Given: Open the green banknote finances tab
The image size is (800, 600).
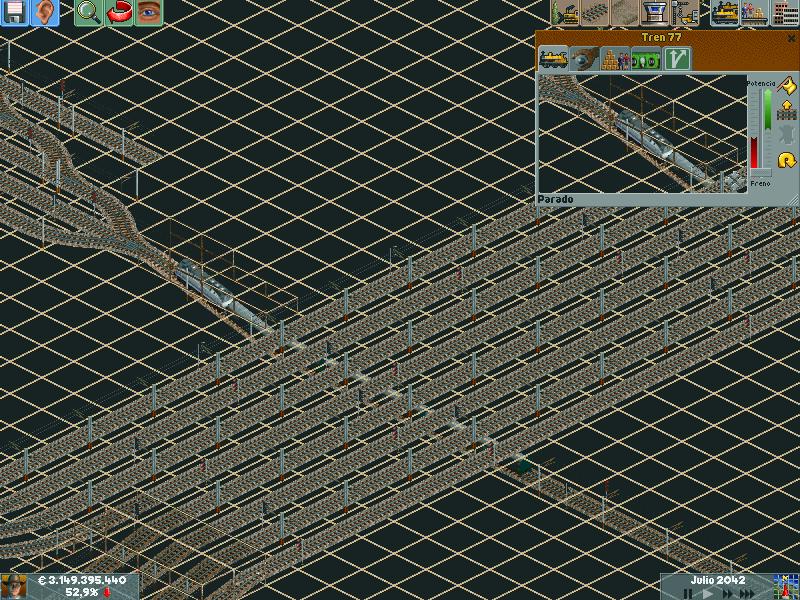Looking at the screenshot, I should [x=646, y=59].
